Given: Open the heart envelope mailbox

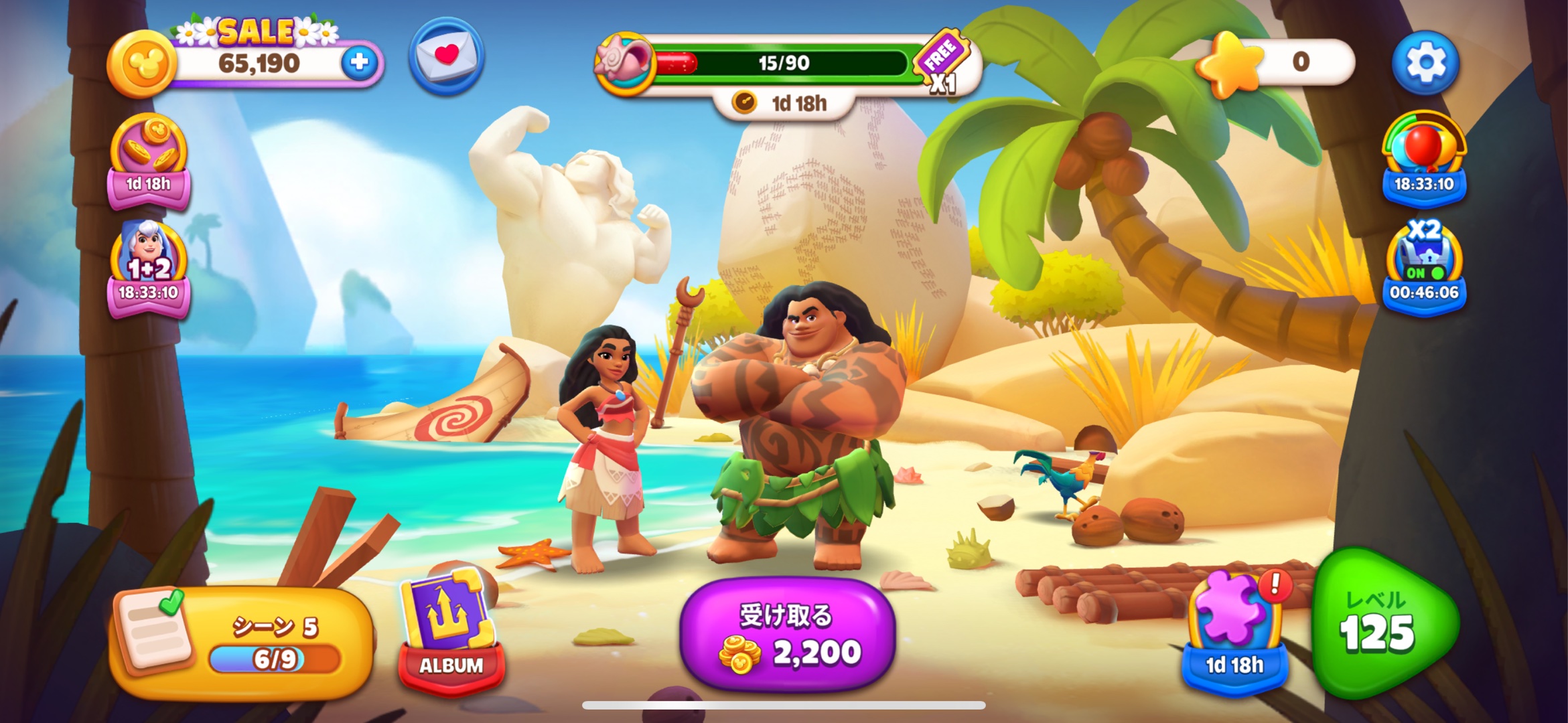Looking at the screenshot, I should pyautogui.click(x=446, y=56).
